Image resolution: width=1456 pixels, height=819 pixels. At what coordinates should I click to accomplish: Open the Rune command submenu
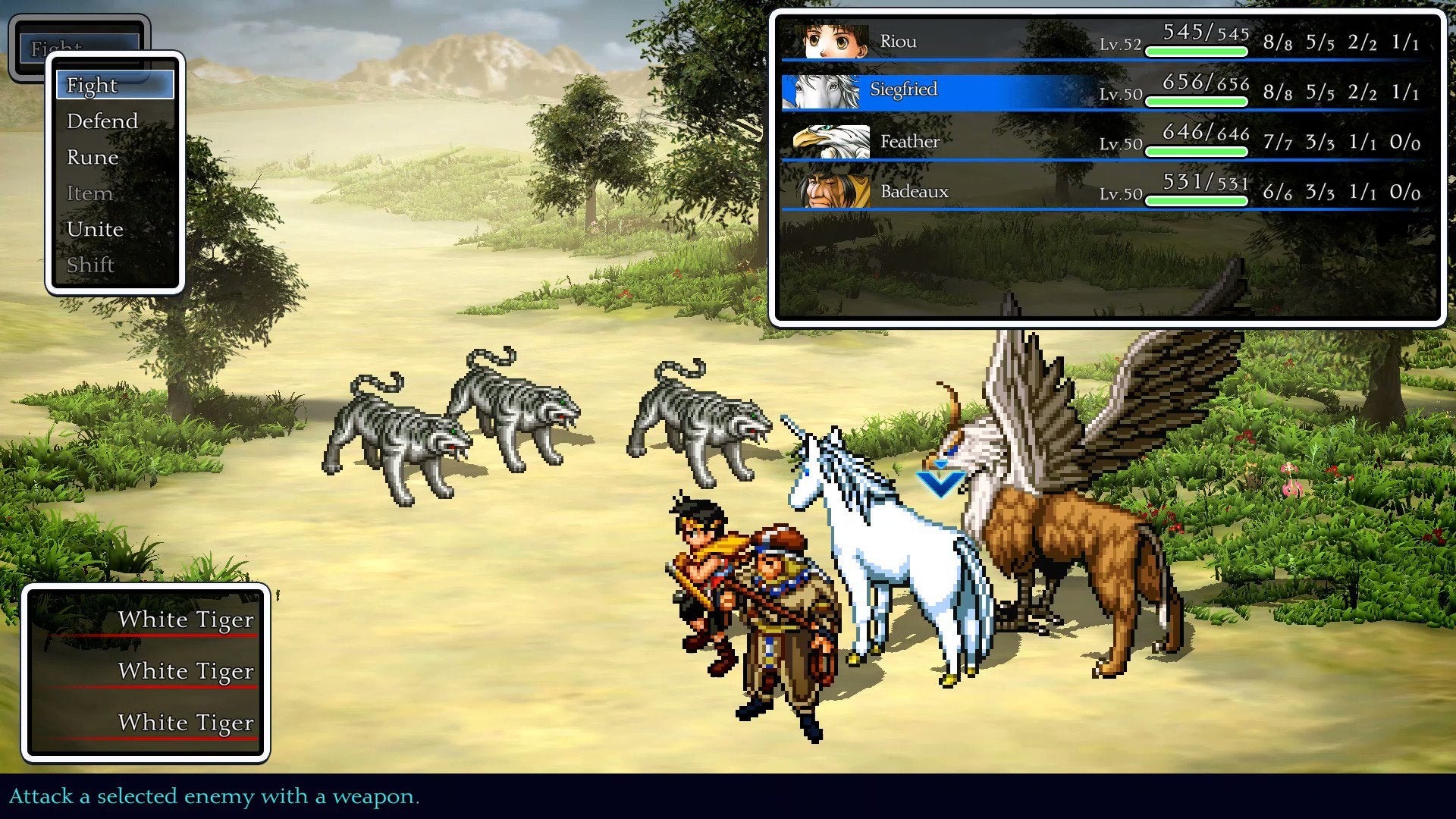[92, 157]
